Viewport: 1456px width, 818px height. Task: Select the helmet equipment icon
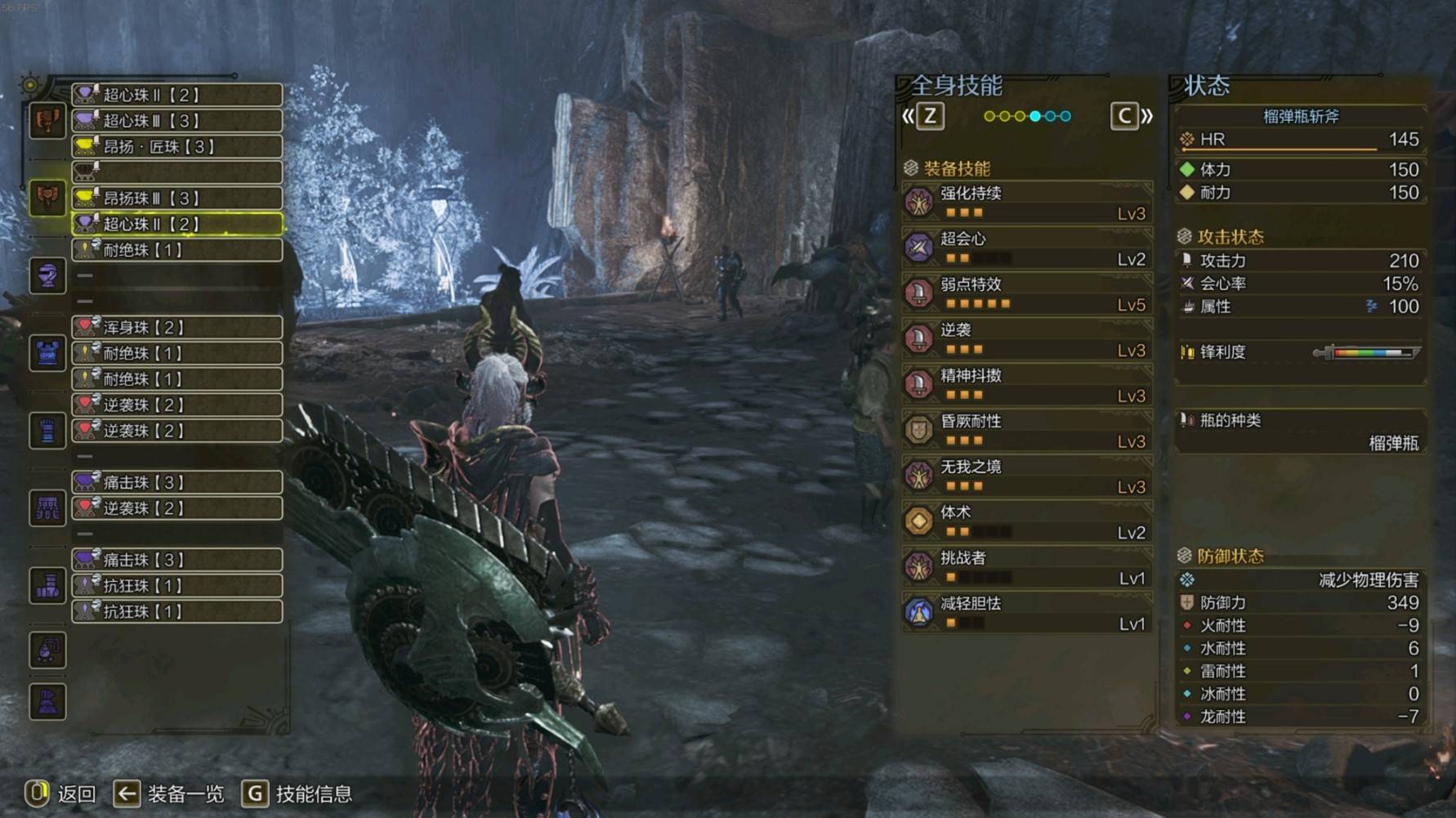[47, 276]
